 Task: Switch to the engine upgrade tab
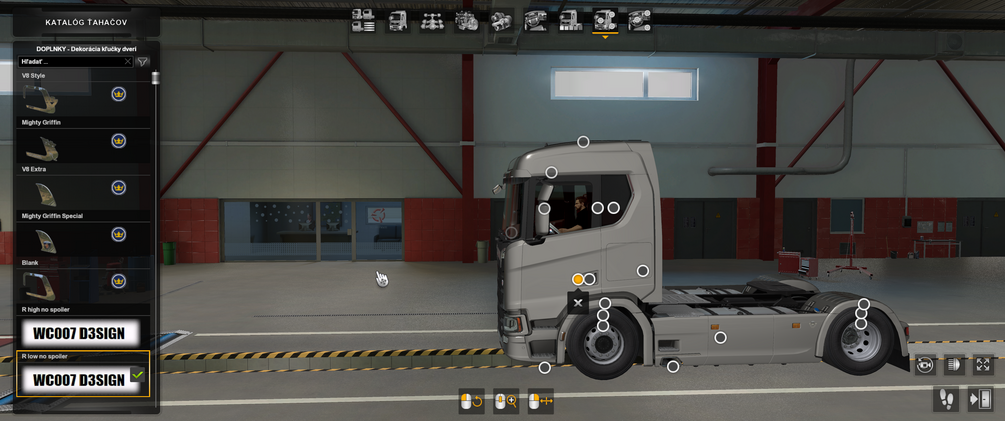pyautogui.click(x=467, y=20)
